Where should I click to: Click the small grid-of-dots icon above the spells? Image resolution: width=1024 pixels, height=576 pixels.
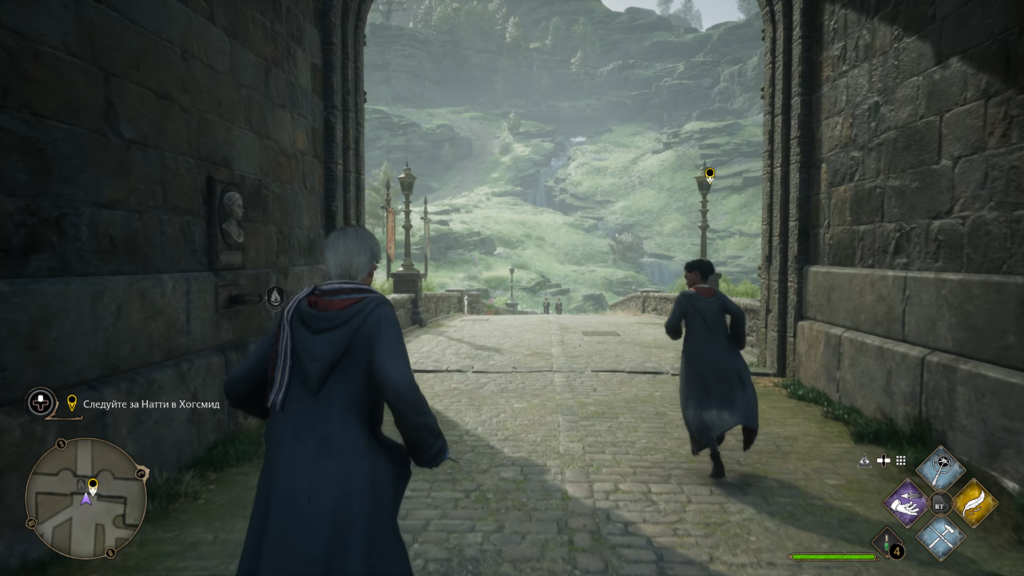[x=900, y=461]
